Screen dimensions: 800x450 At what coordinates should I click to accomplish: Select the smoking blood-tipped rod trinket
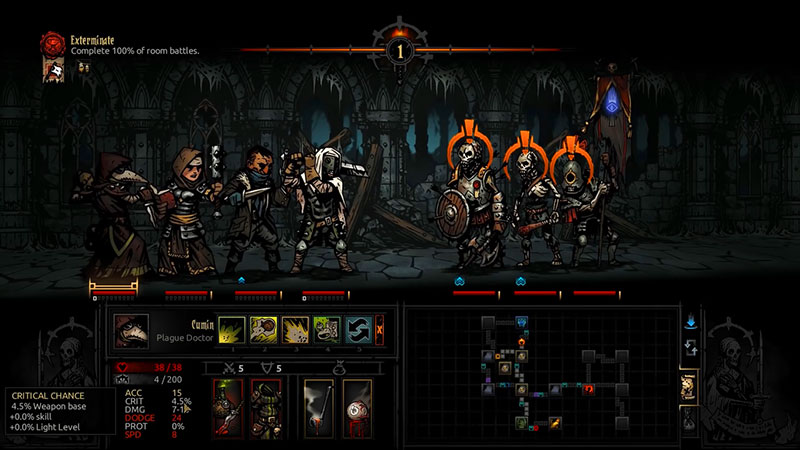[x=319, y=407]
